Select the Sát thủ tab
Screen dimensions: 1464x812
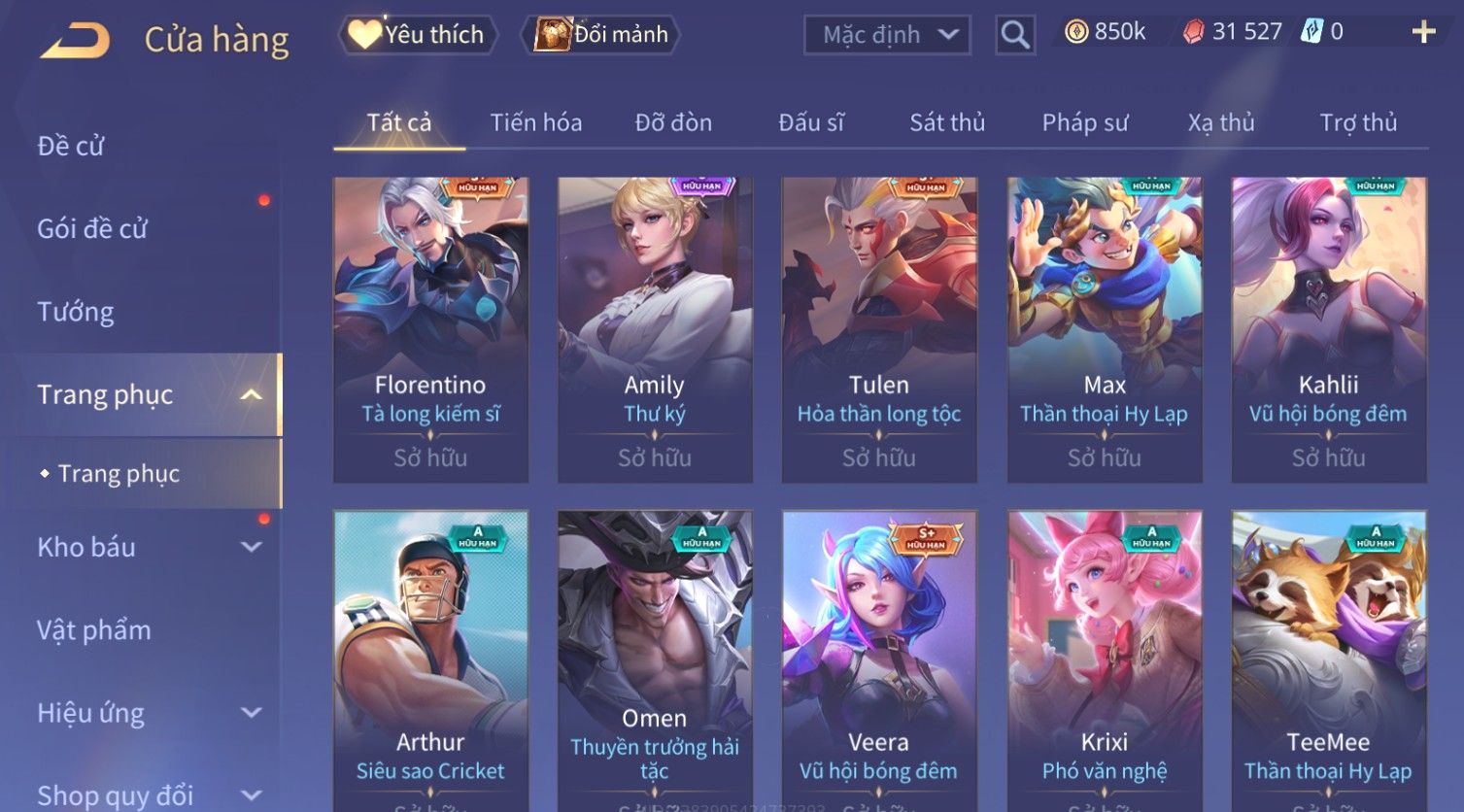pos(947,122)
